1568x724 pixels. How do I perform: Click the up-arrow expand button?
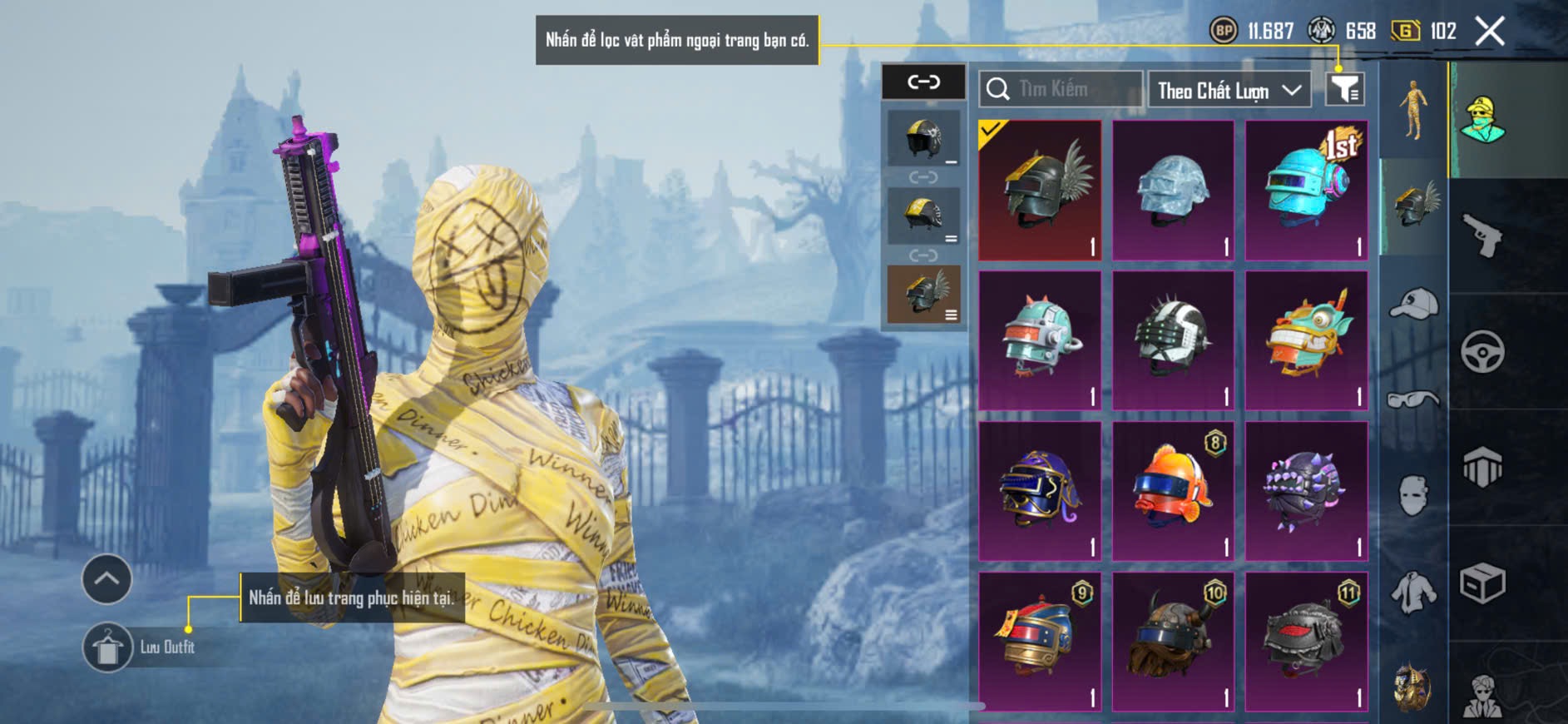point(106,579)
